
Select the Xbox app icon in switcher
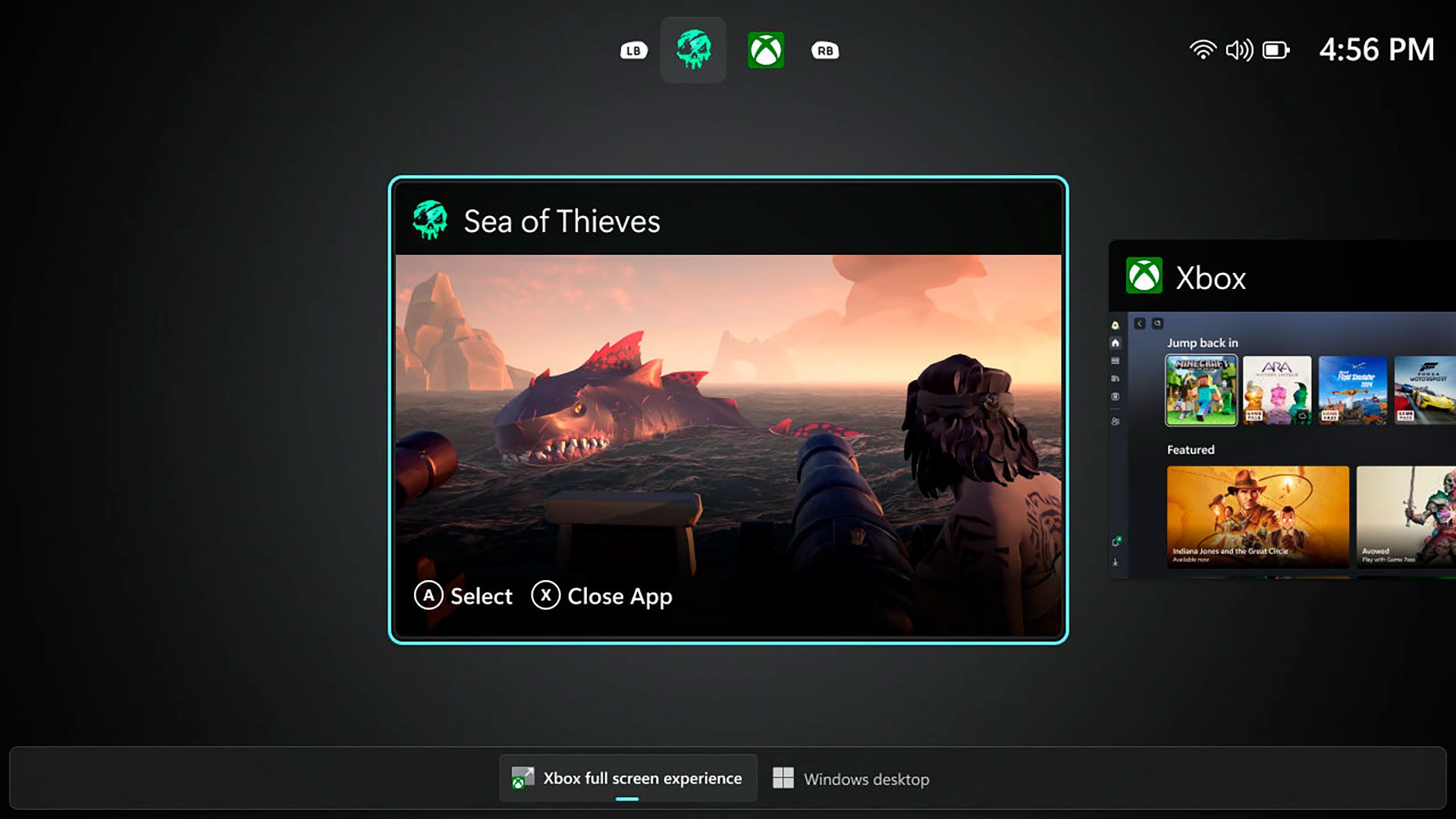pos(767,49)
